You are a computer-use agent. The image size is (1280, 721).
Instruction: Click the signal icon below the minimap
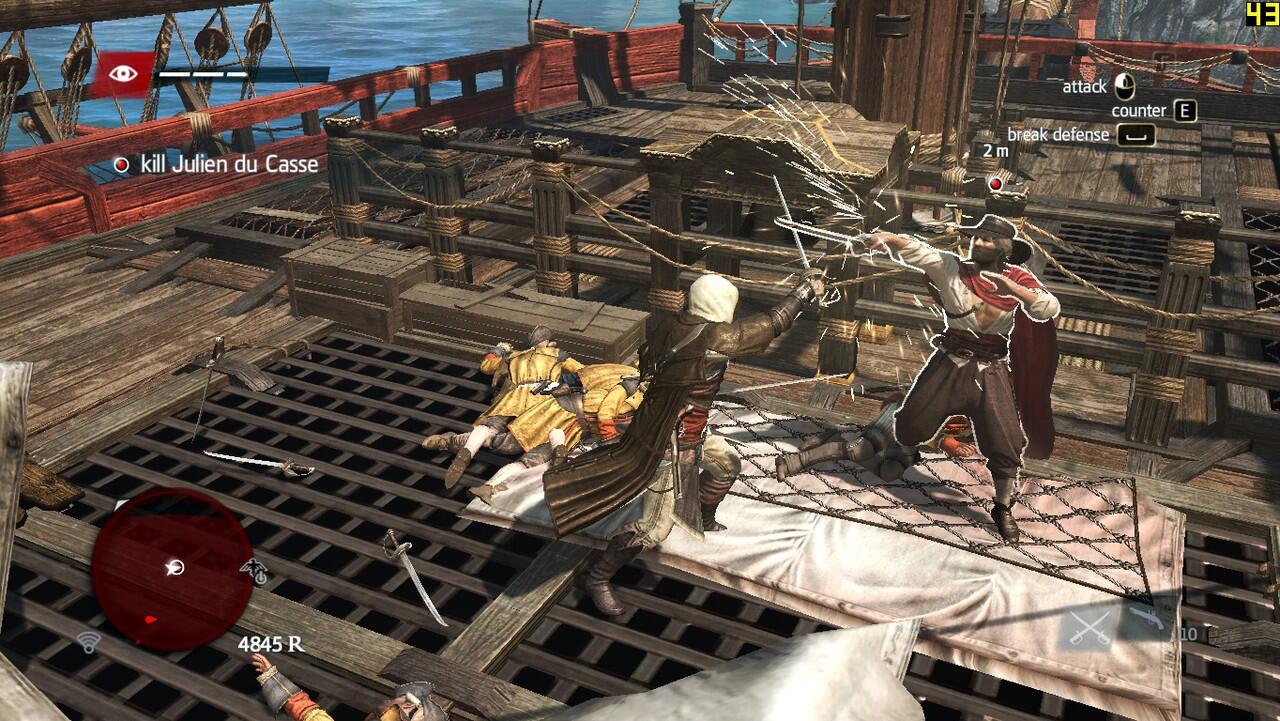click(89, 642)
